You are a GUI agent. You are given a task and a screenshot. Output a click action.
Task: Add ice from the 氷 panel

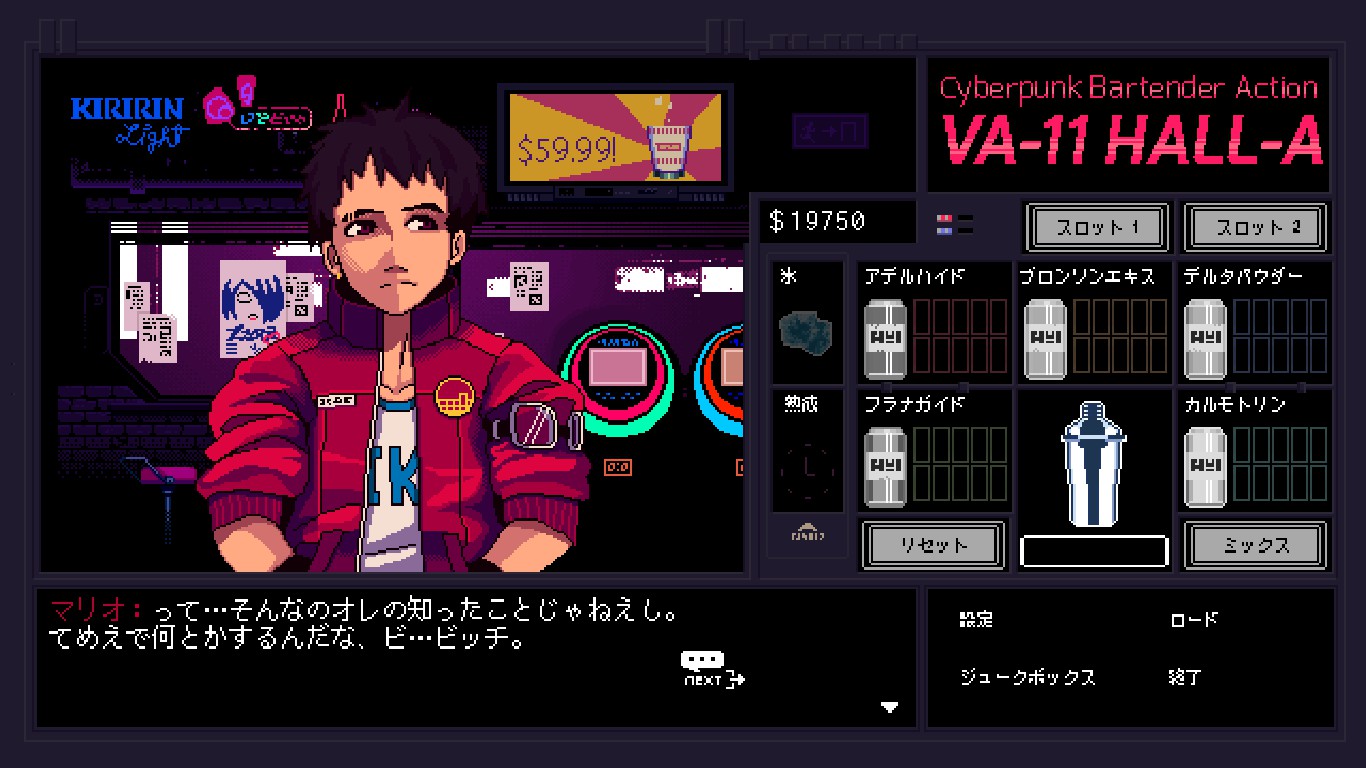(x=806, y=325)
